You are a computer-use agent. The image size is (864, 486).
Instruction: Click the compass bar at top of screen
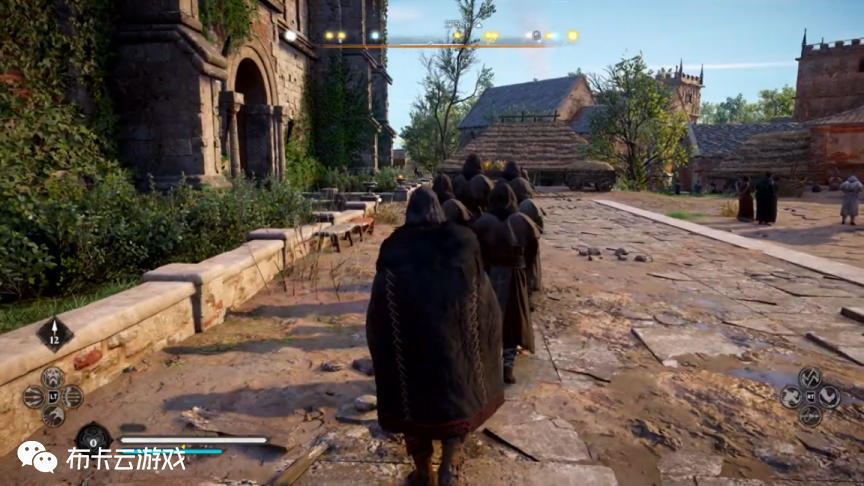[432, 40]
